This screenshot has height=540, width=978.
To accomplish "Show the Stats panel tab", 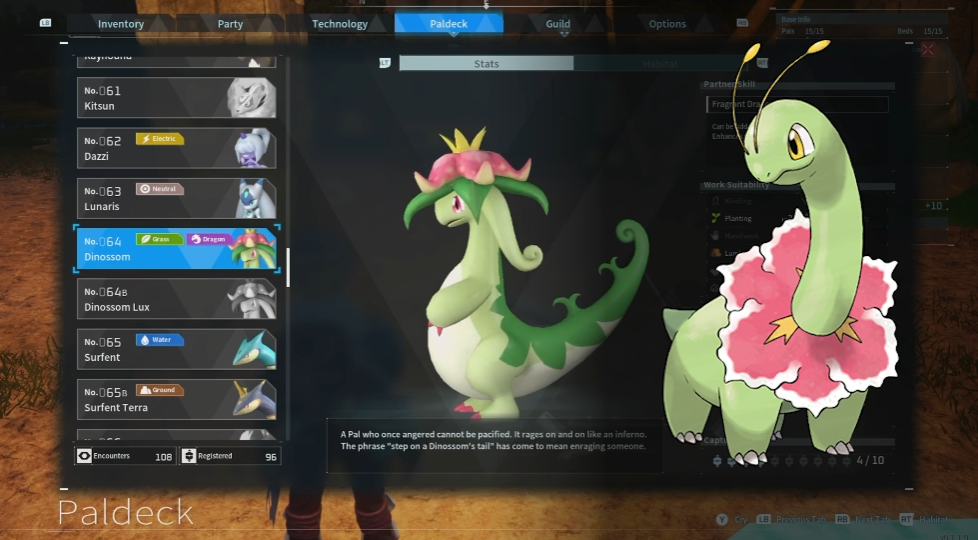I will [x=486, y=63].
